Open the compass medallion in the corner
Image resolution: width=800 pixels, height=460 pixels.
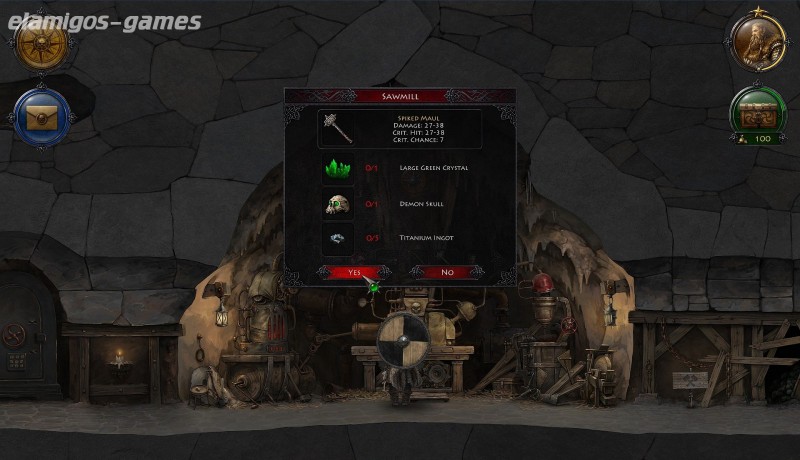pyautogui.click(x=42, y=42)
